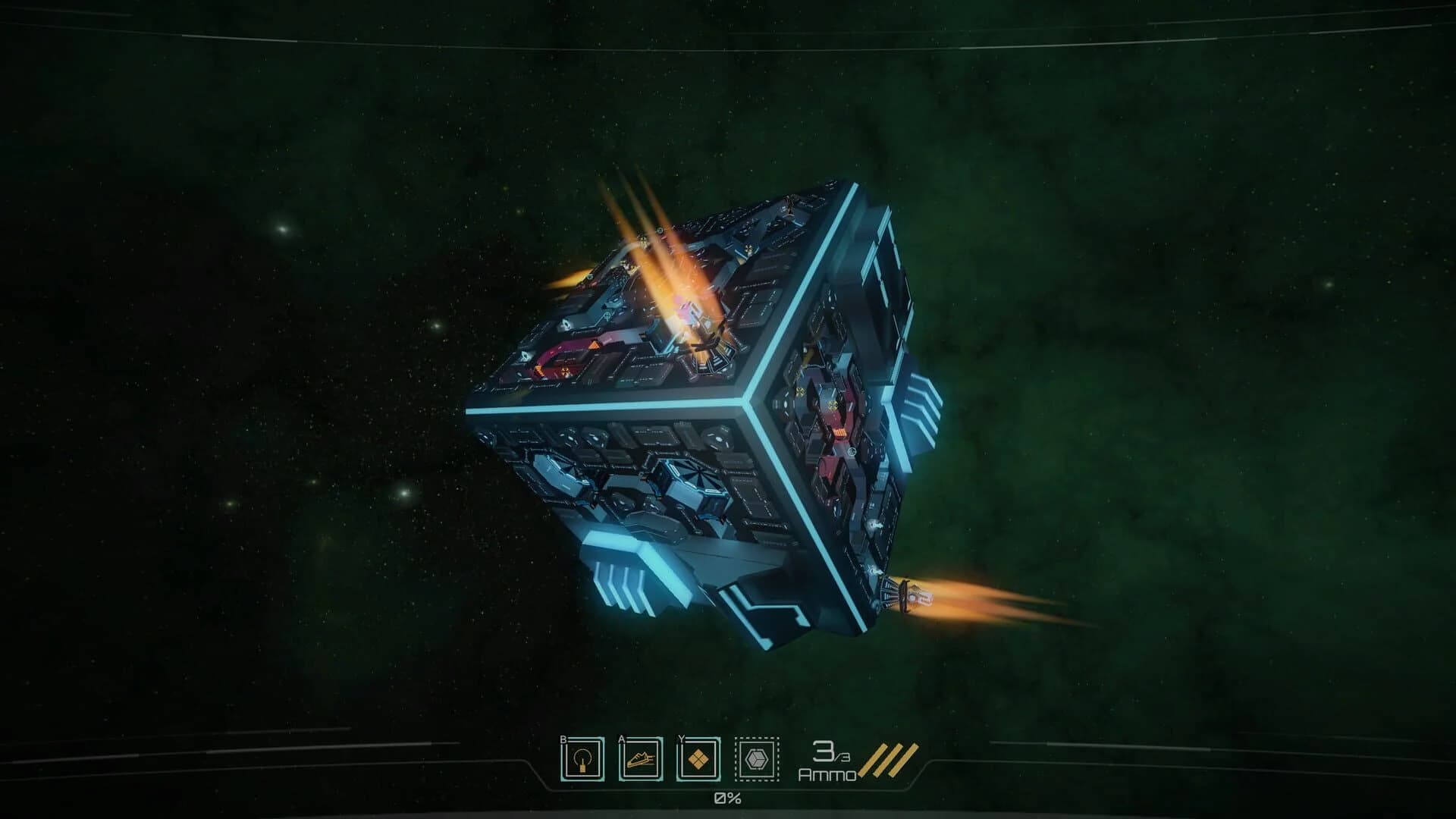Click the 3/3 ammo counter readout
The width and height of the screenshot is (1456, 819).
830,754
